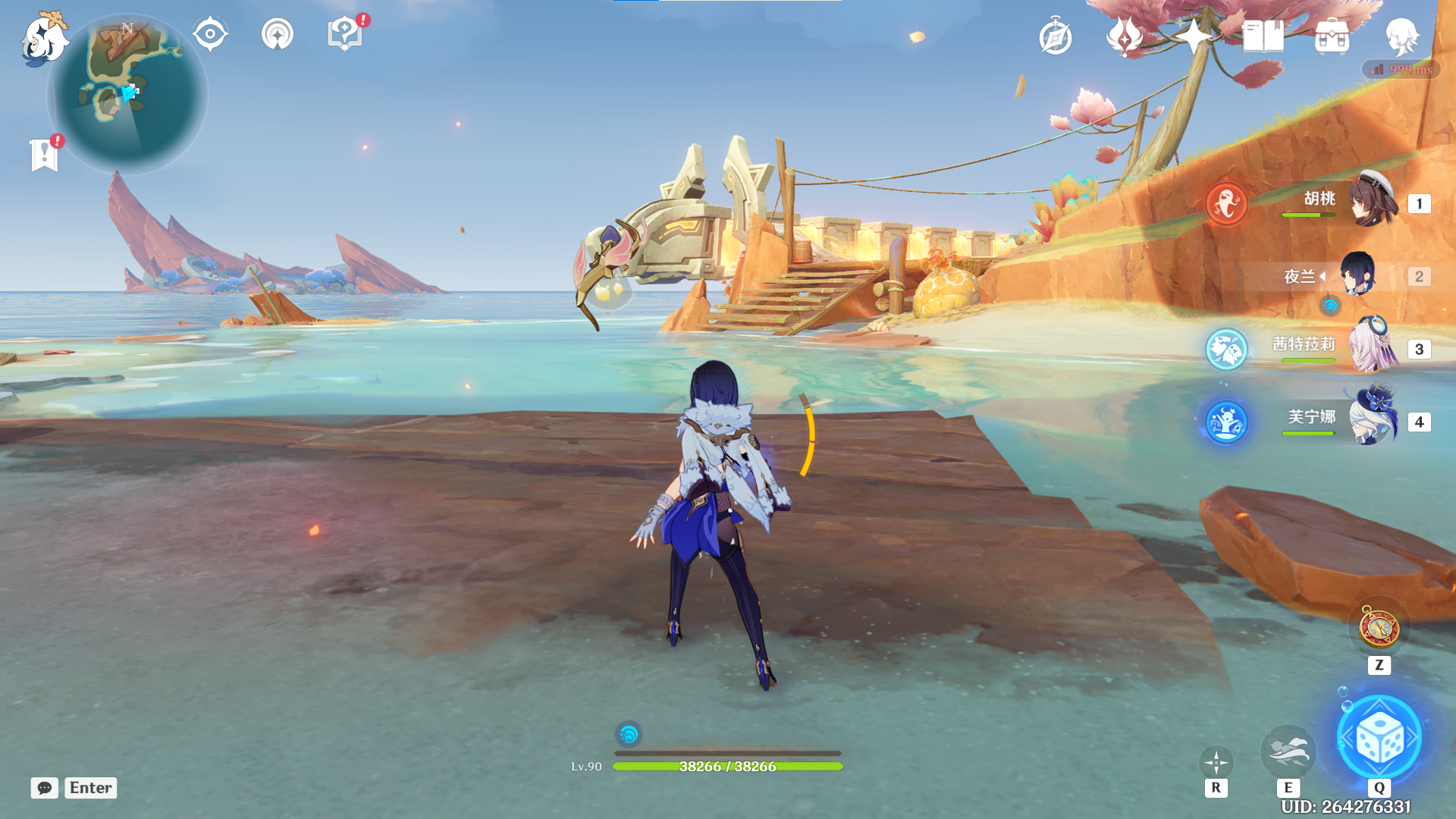
Task: Activate the dice elemental burst
Action: pyautogui.click(x=1379, y=738)
